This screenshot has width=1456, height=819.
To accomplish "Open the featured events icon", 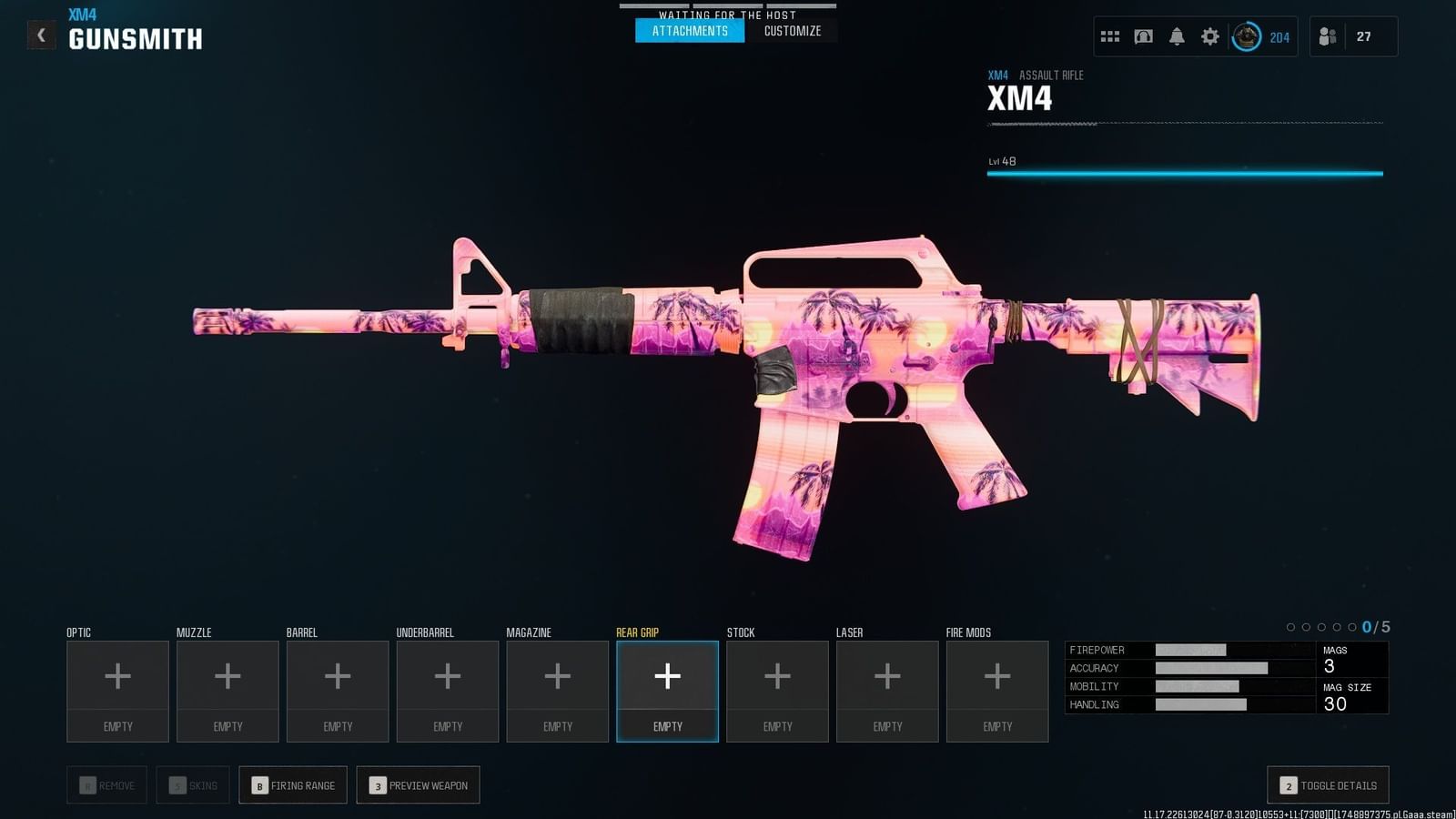I will [x=1143, y=35].
